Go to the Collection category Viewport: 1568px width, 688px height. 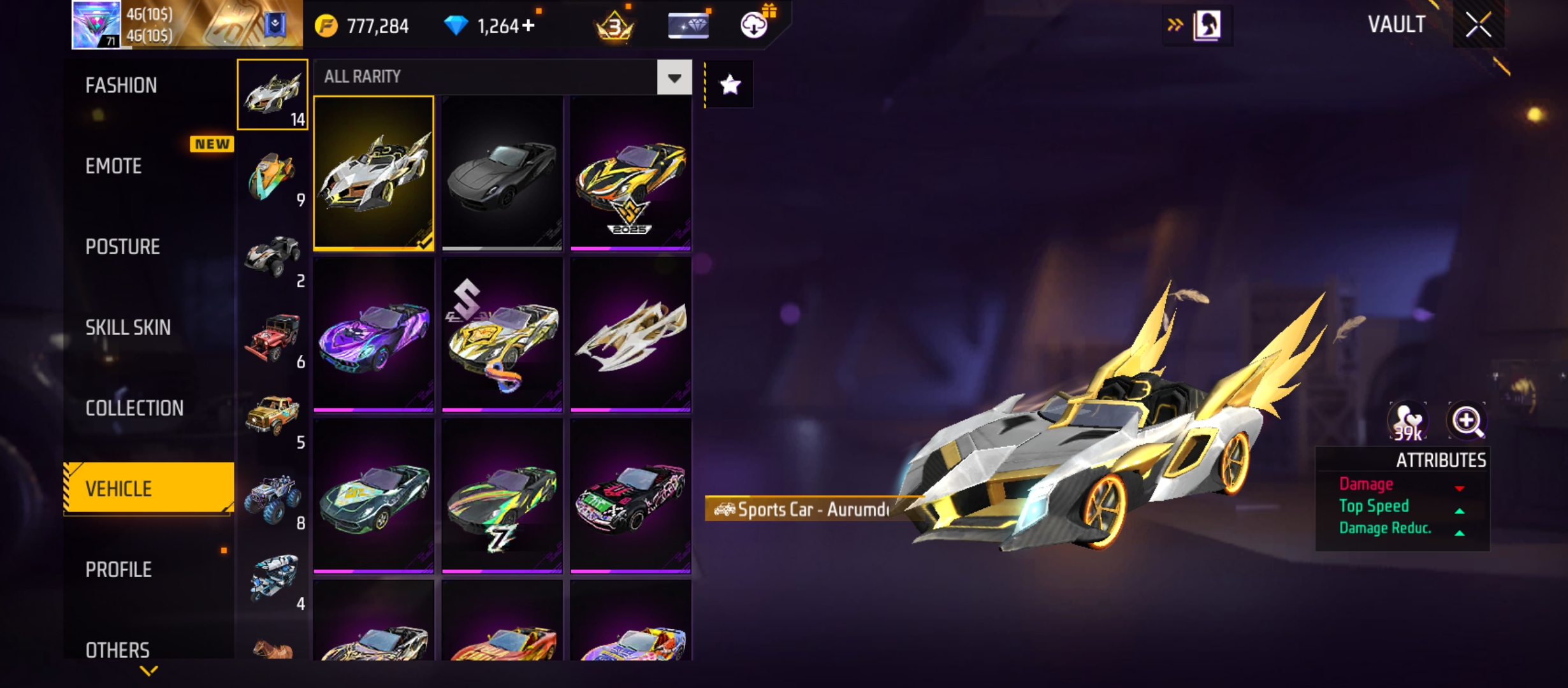[x=134, y=408]
